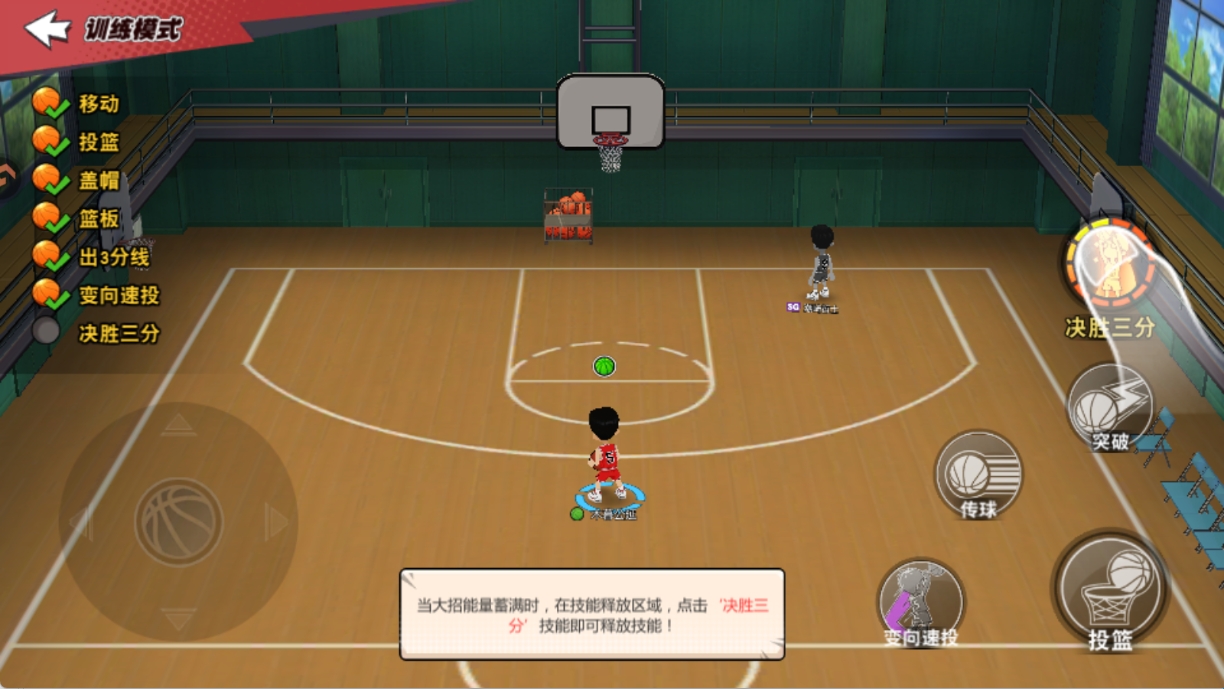Tap the 传球 pass button
This screenshot has width=1224, height=689.
point(977,475)
